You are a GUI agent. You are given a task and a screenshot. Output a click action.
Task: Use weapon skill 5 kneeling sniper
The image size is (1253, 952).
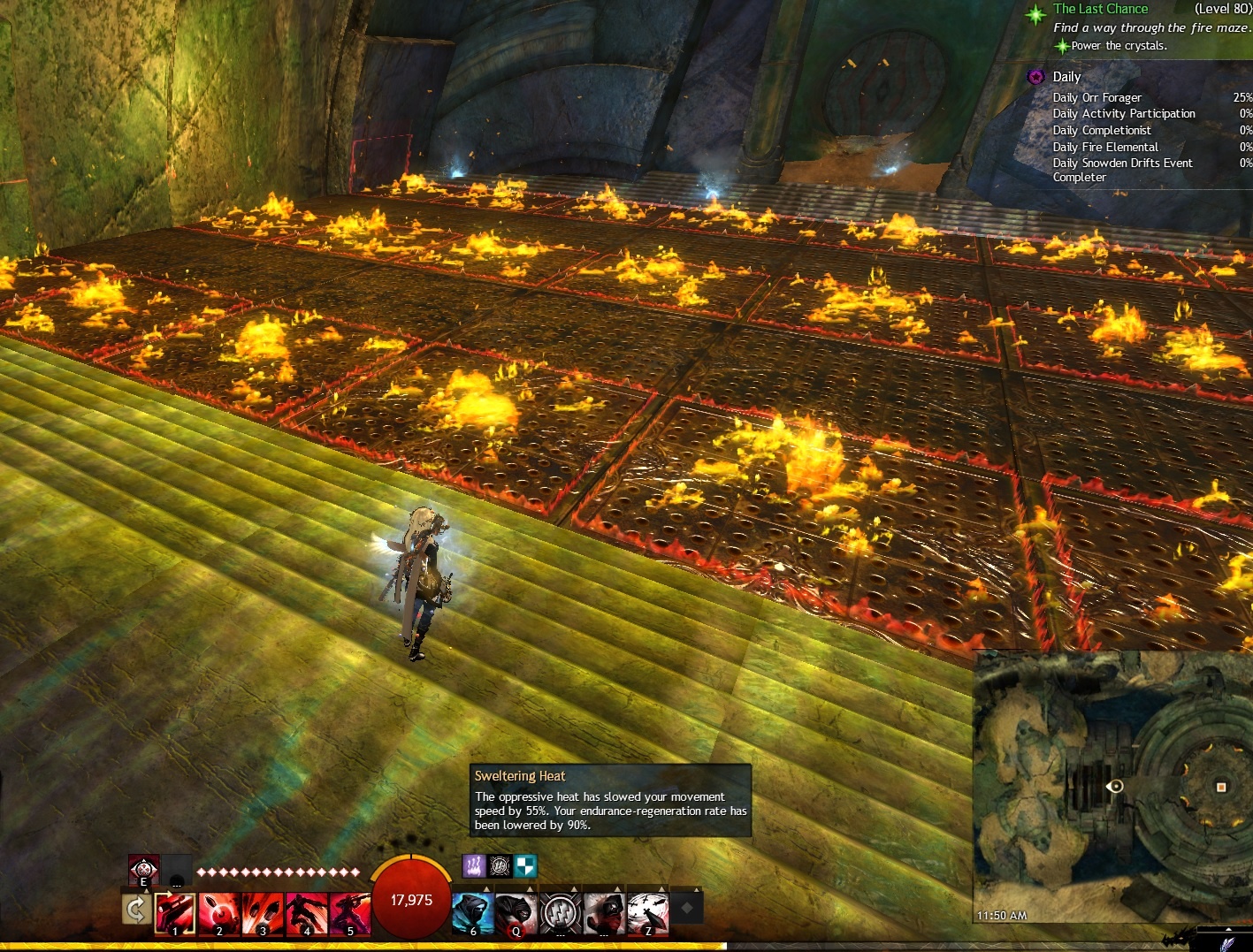click(x=349, y=912)
